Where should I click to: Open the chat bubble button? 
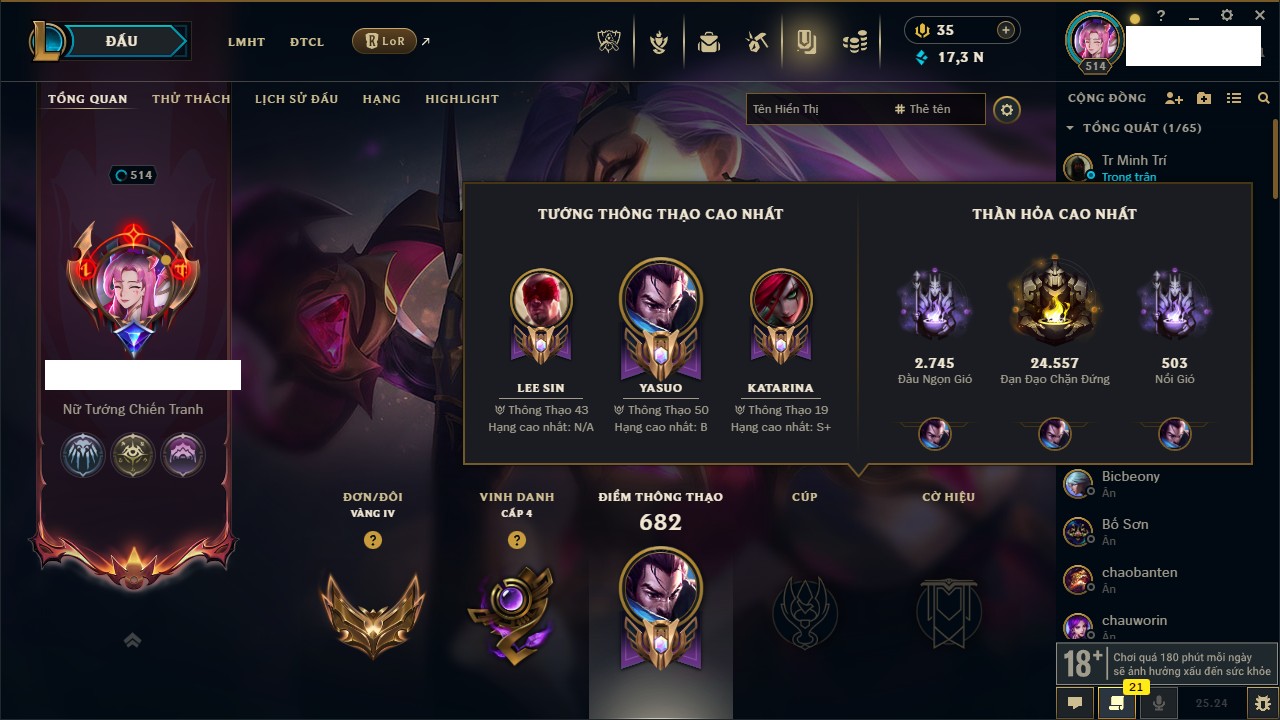click(1075, 703)
